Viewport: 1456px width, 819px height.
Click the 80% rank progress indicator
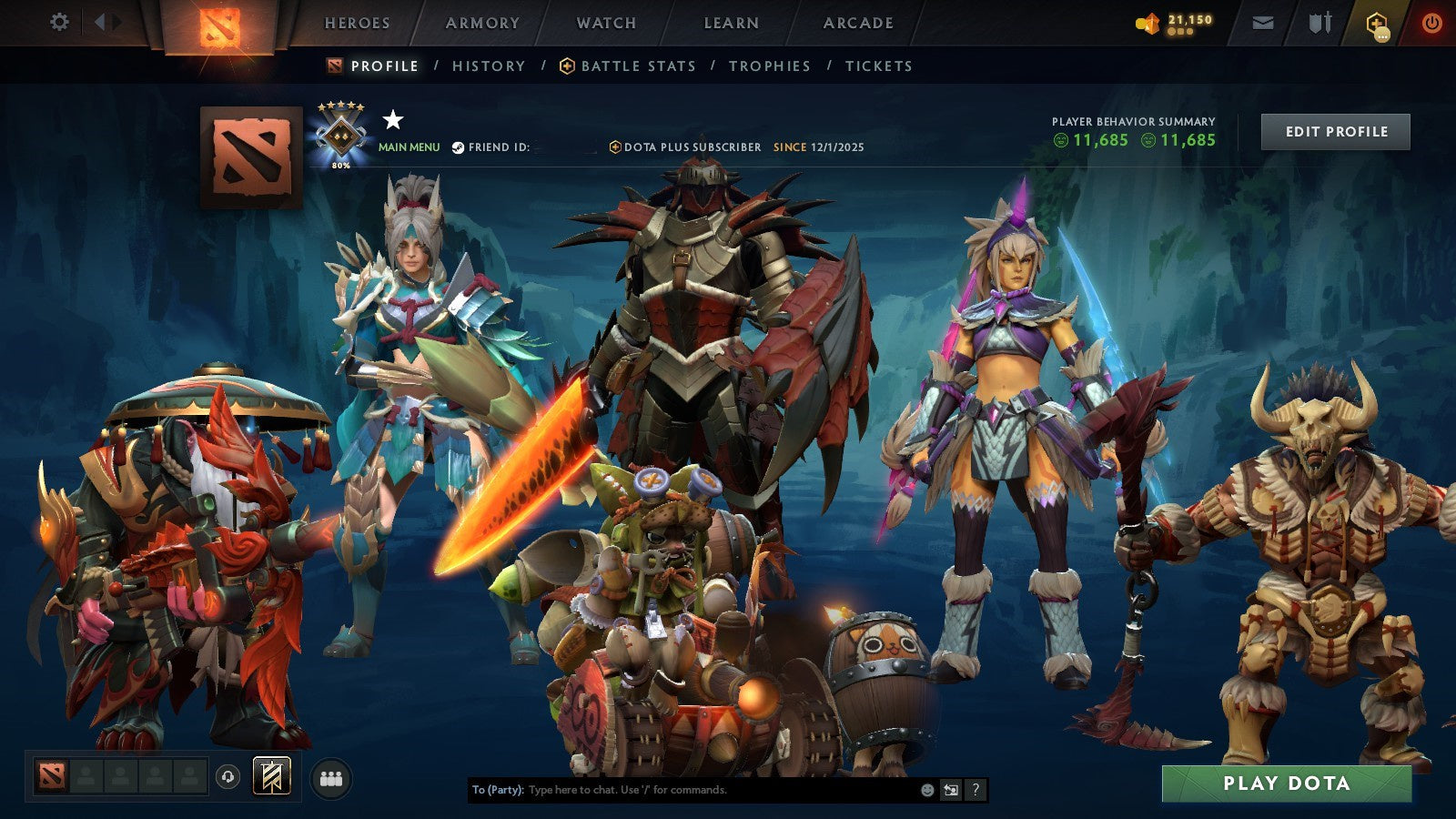pos(341,166)
